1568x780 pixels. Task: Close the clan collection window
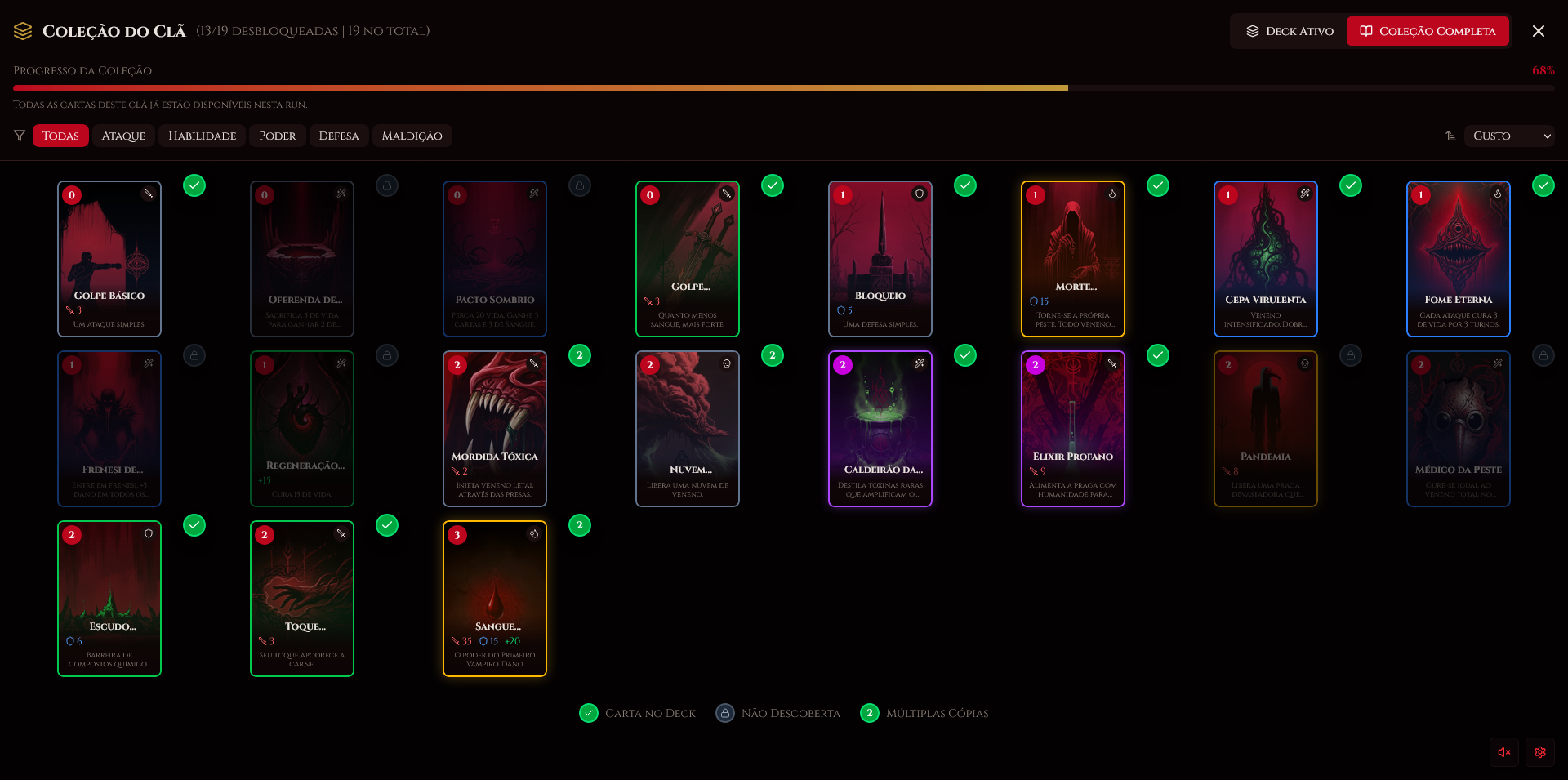1539,31
